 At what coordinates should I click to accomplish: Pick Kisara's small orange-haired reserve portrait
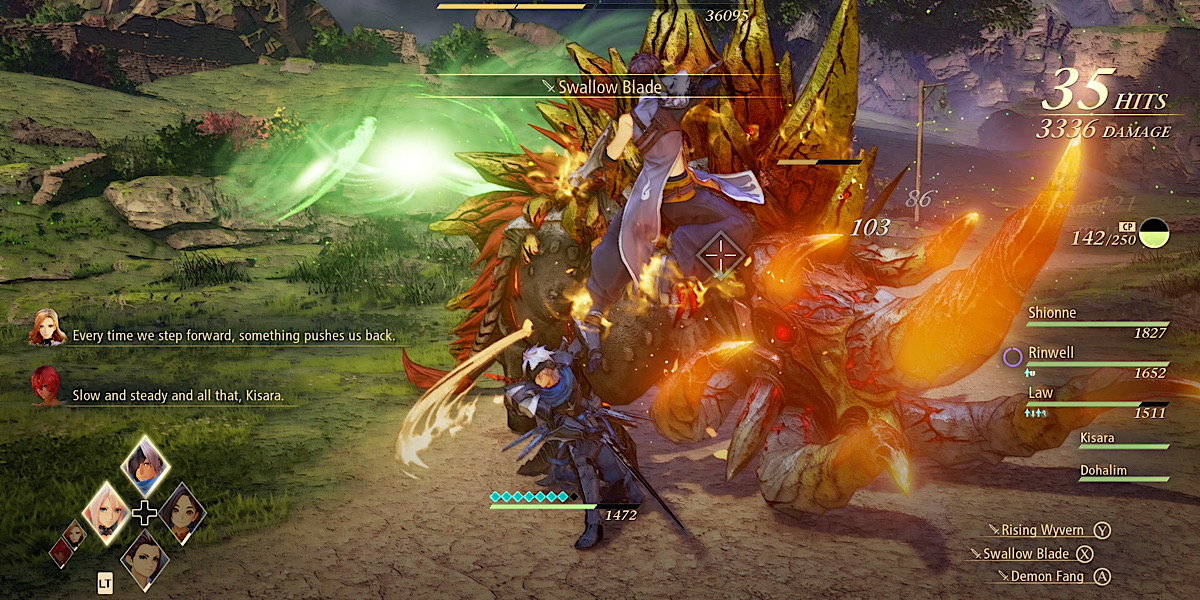pos(75,534)
